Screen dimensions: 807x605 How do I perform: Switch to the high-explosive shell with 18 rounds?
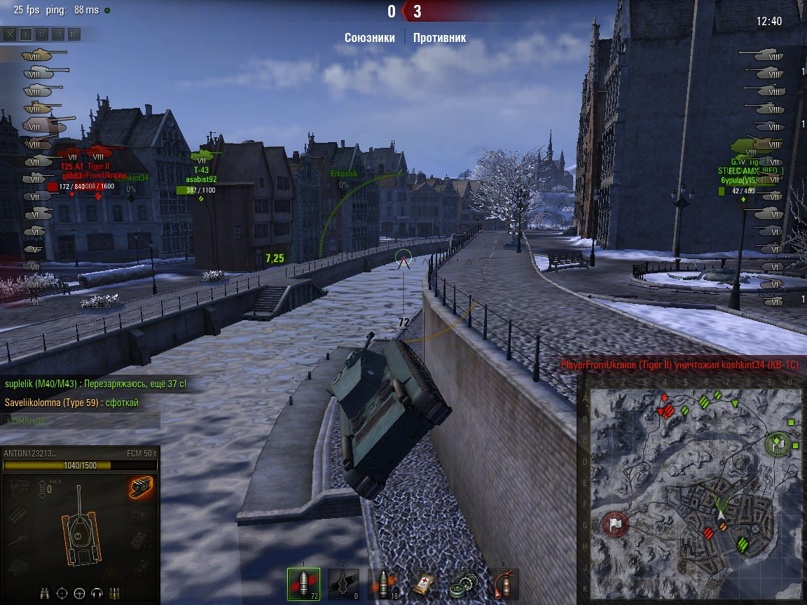pyautogui.click(x=383, y=583)
